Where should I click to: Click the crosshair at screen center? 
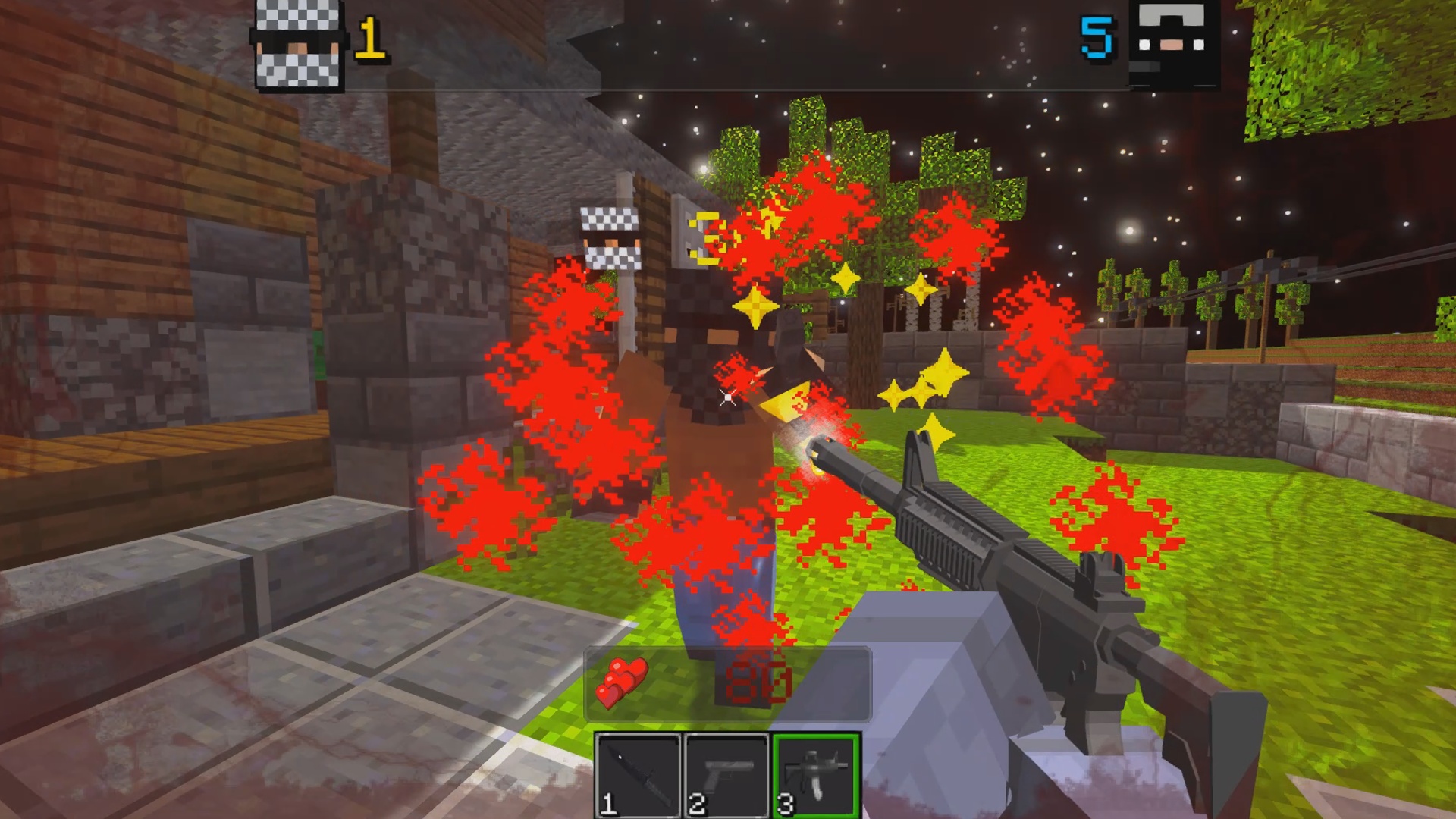[728, 398]
